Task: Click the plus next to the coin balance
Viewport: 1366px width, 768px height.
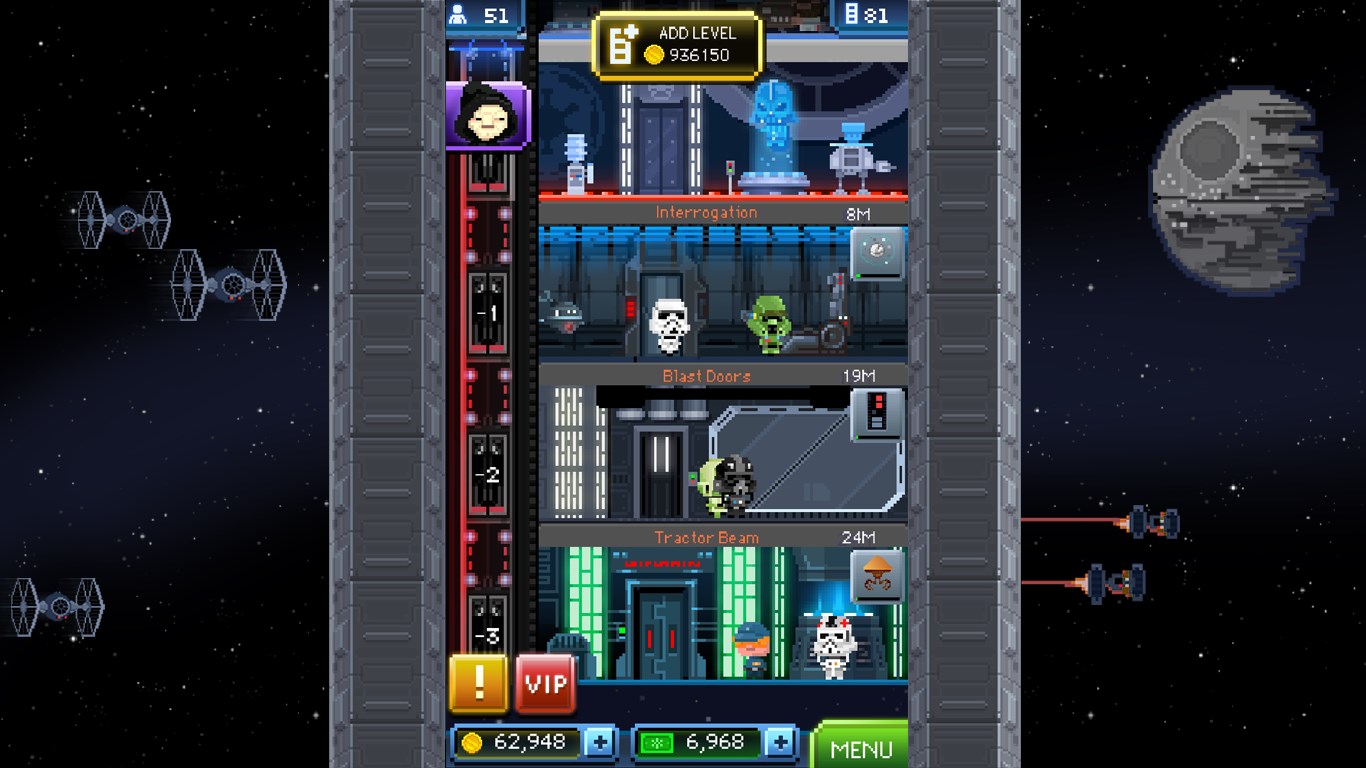Action: tap(601, 742)
